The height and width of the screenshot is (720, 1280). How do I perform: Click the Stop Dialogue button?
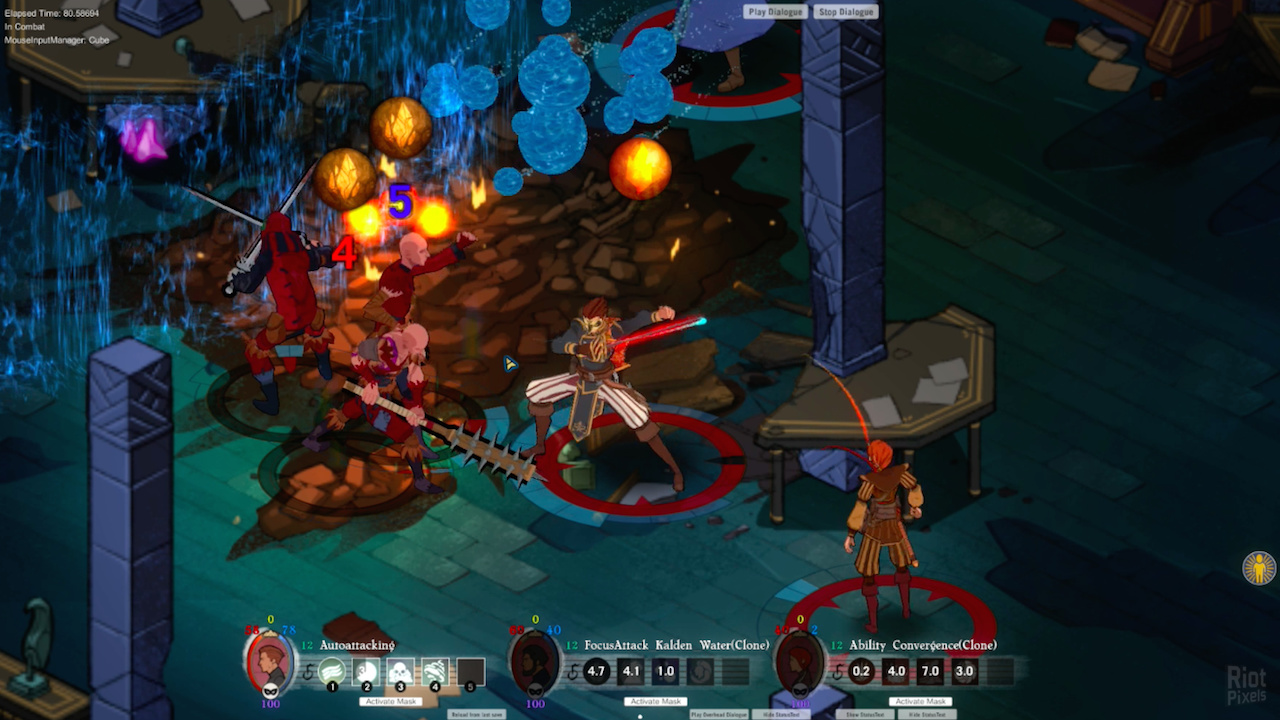846,12
